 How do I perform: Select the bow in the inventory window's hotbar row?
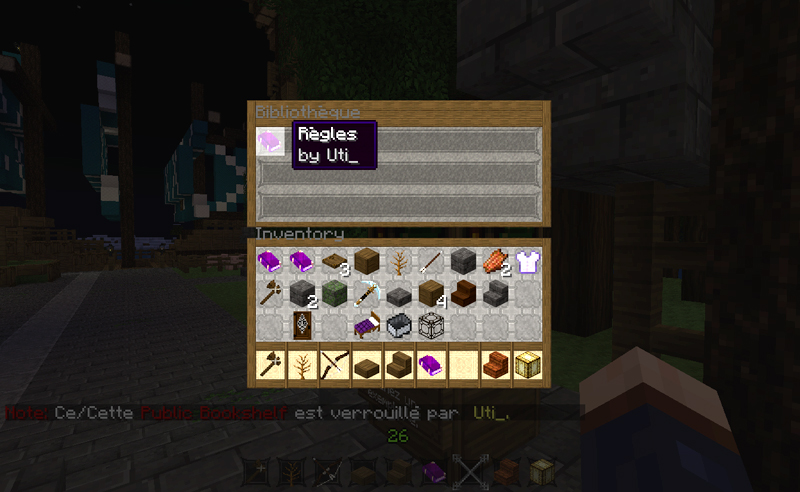335,366
